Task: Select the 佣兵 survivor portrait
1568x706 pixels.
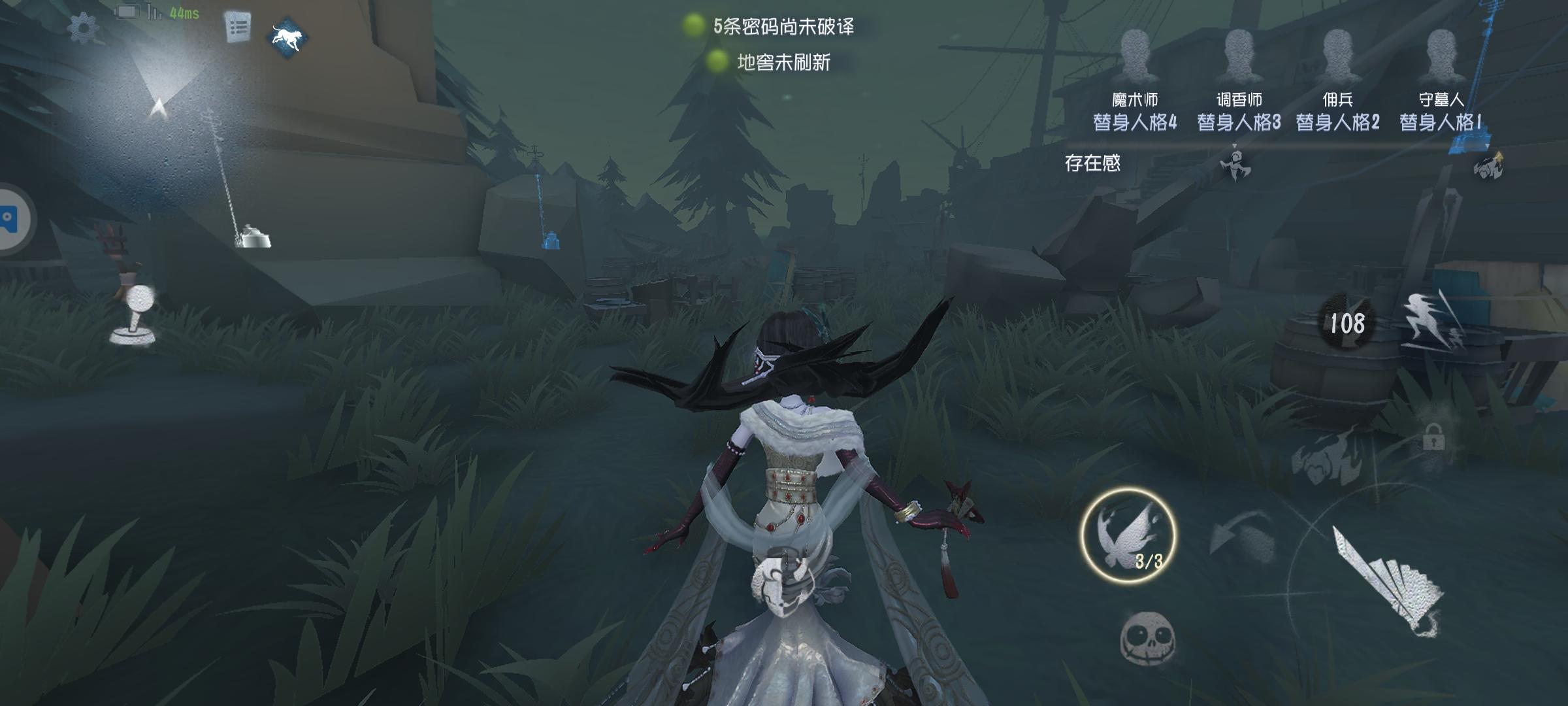Action: 1338,56
